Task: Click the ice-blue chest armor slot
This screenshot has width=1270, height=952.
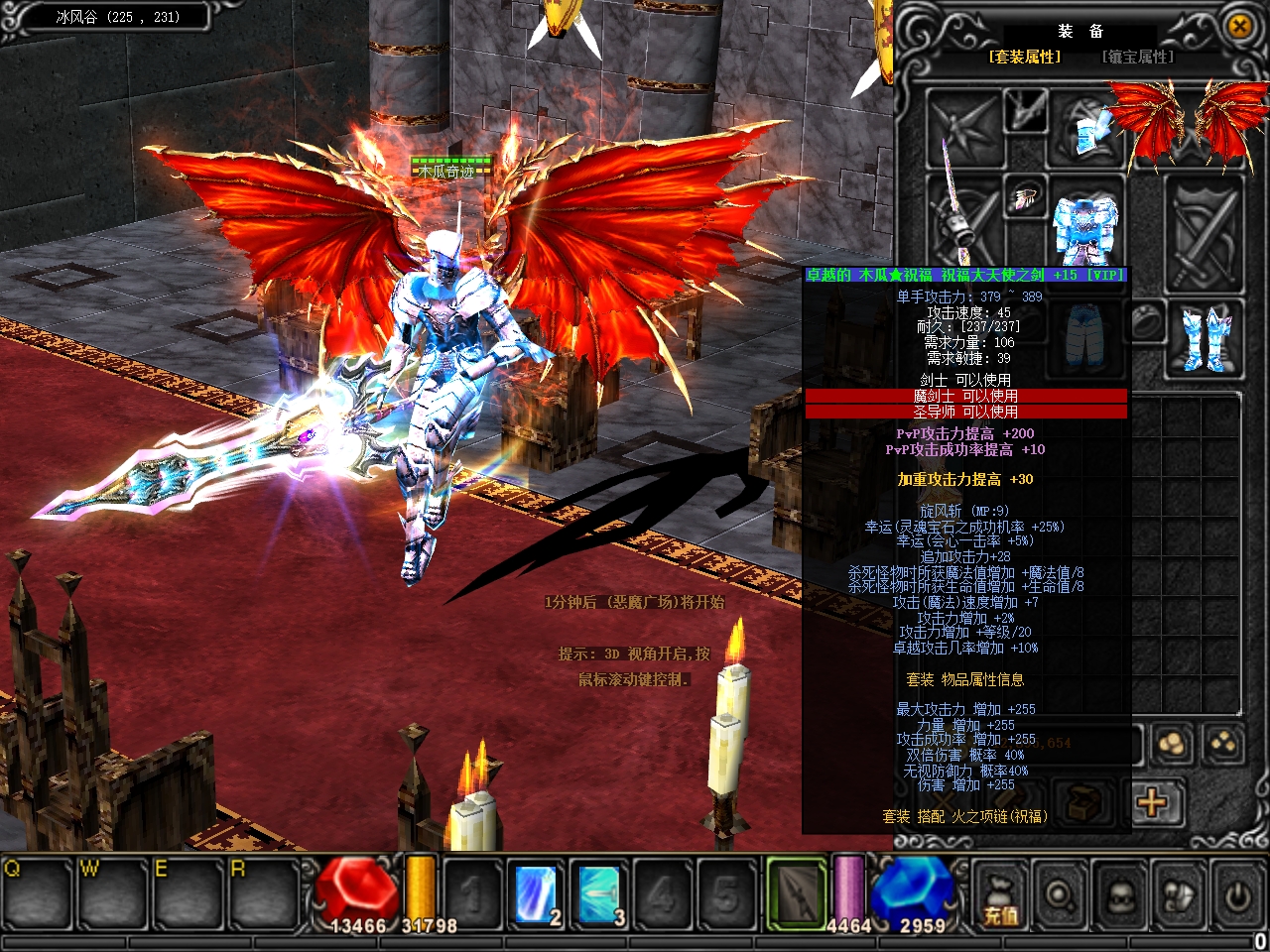Action: pos(1085,229)
